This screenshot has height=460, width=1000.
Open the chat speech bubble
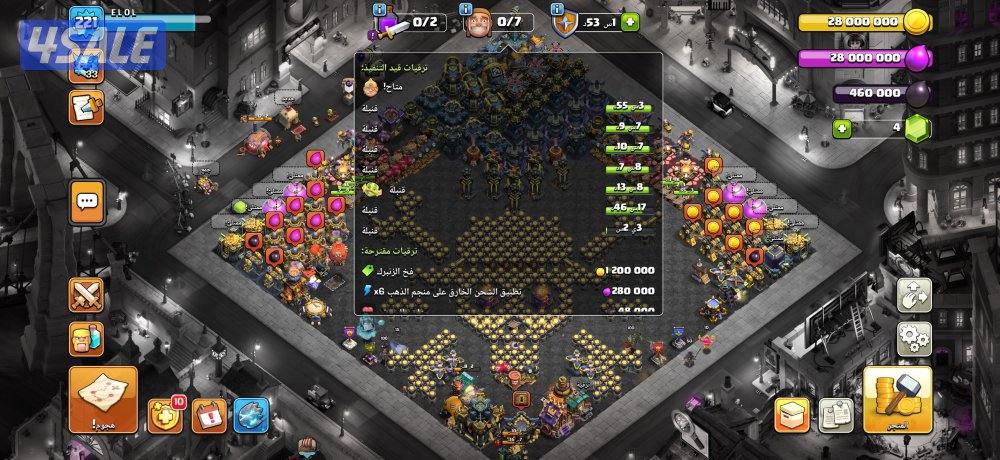(x=87, y=201)
